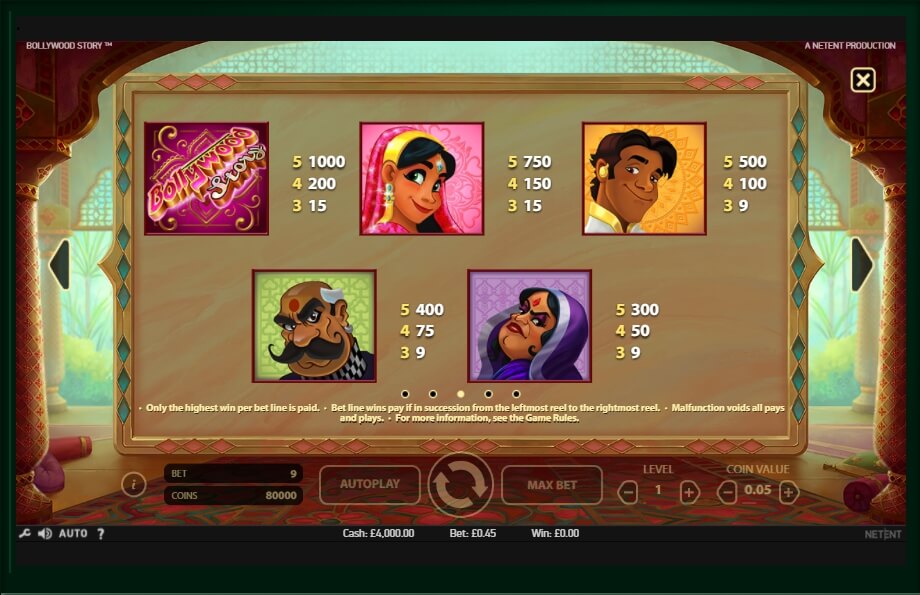Toggle the sound speaker icon
The image size is (920, 595).
[x=45, y=534]
